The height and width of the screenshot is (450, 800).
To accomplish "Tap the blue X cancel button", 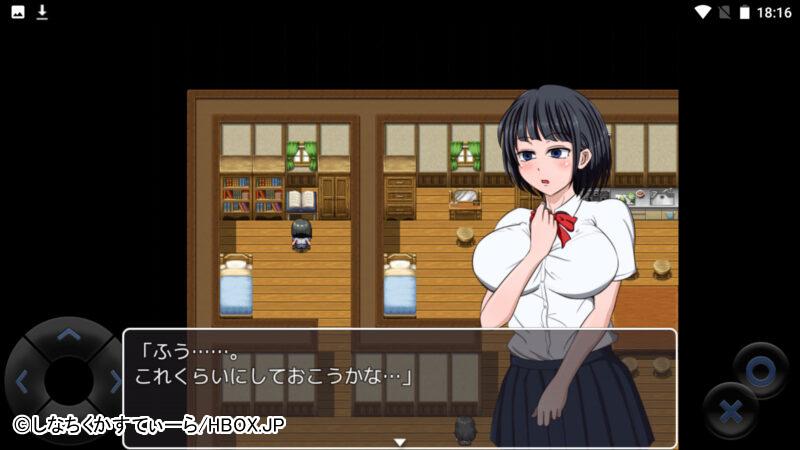I will tap(731, 410).
